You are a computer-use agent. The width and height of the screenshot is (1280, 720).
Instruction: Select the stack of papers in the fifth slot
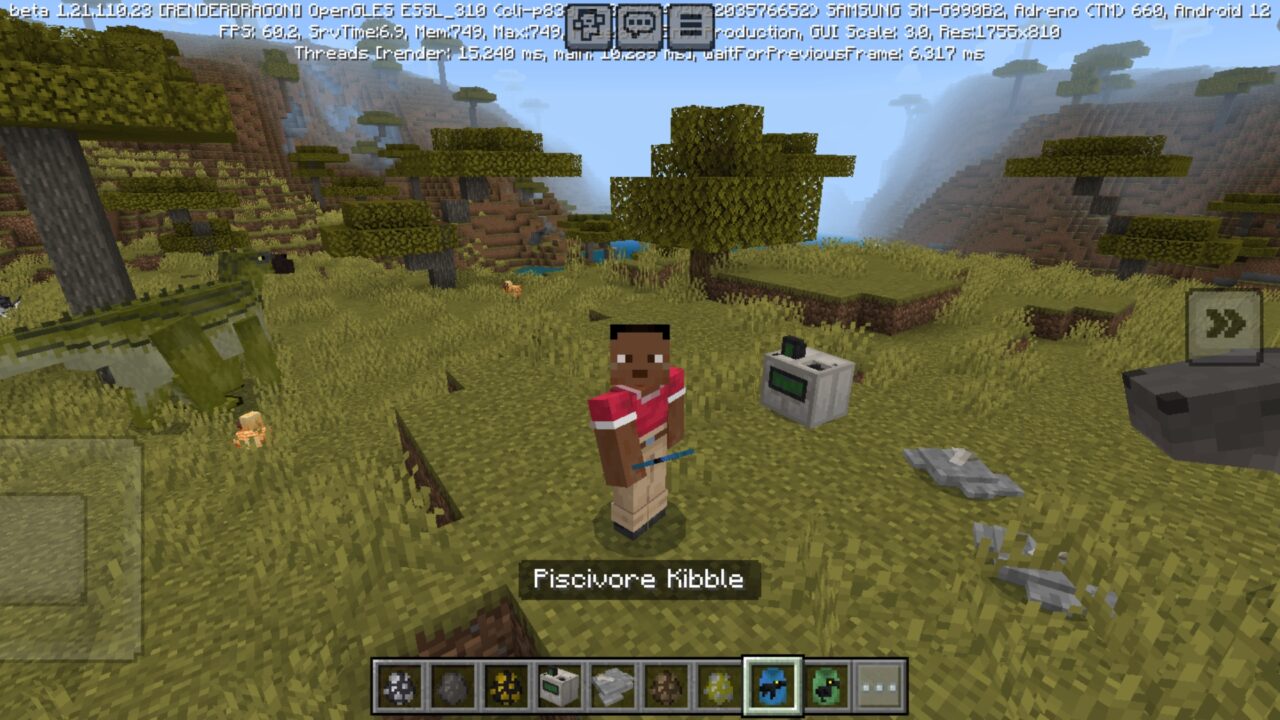point(612,683)
